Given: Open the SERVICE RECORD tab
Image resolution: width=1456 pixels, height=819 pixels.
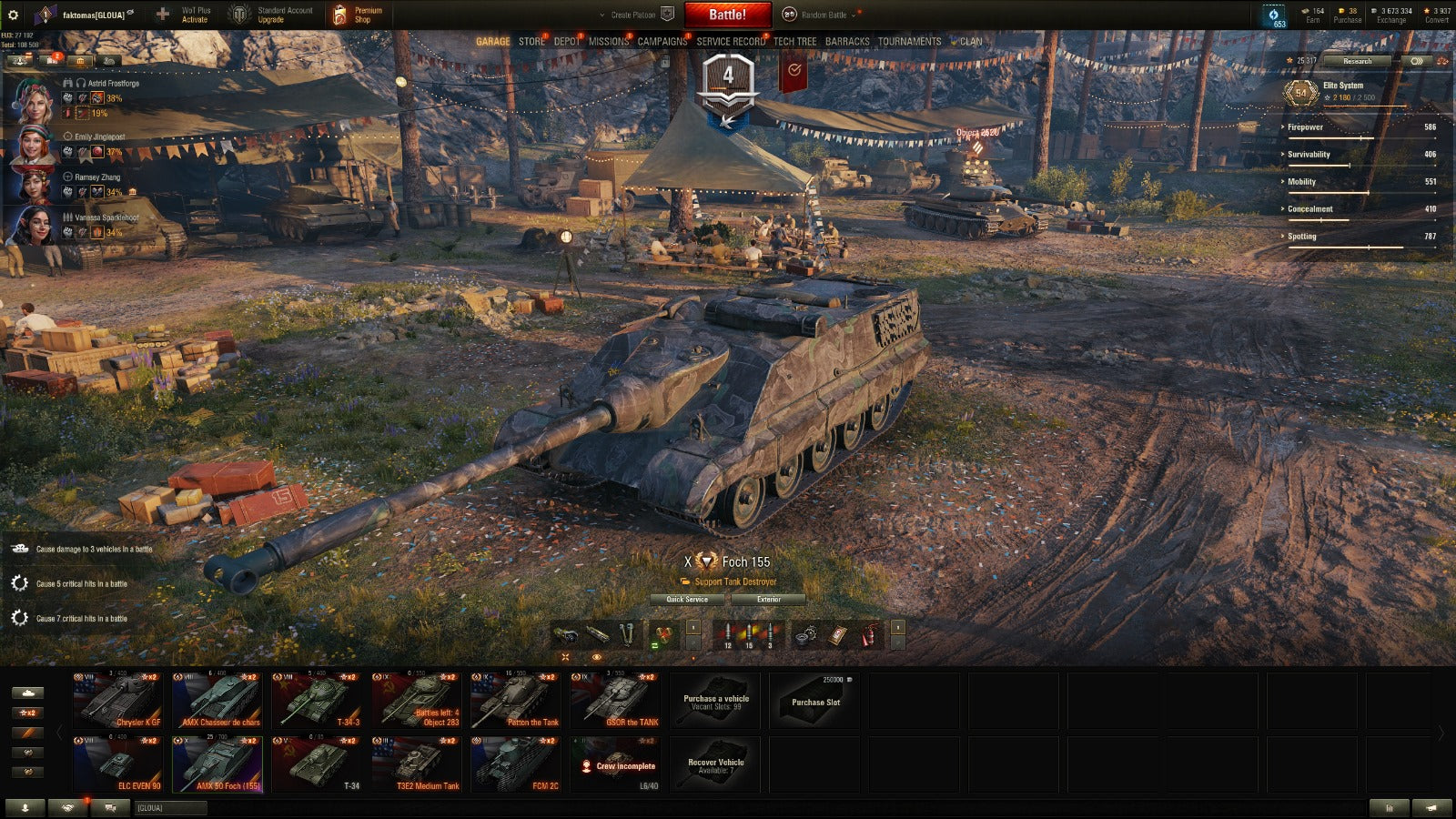Looking at the screenshot, I should (x=731, y=42).
